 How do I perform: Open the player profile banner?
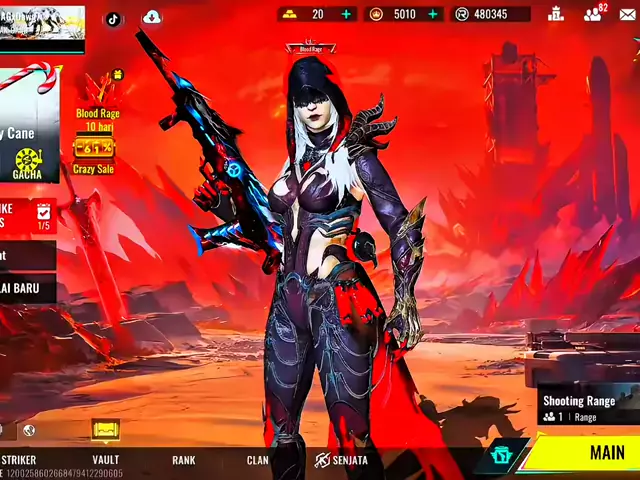pos(42,23)
